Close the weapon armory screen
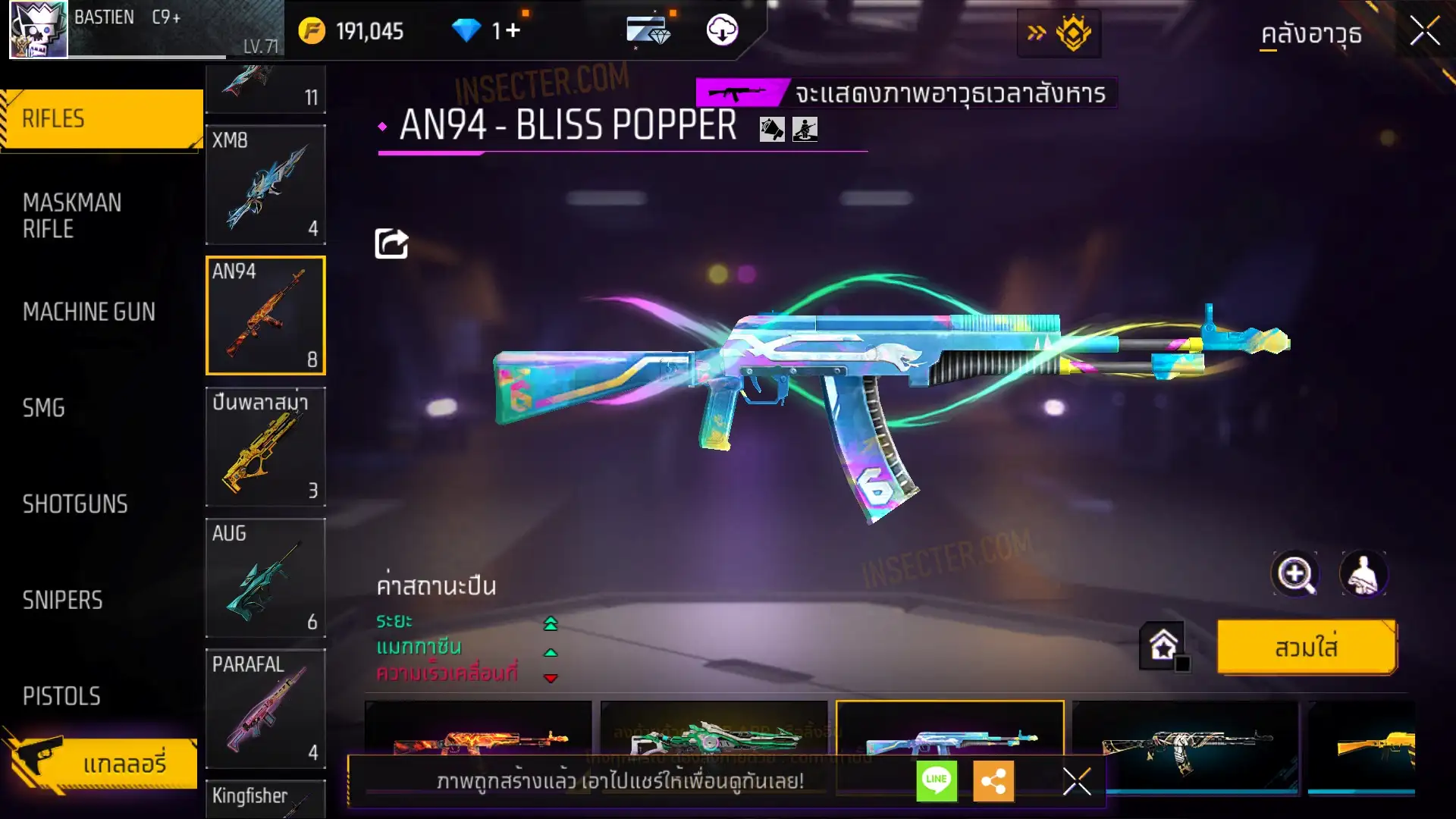Viewport: 1456px width, 819px height. tap(1424, 32)
